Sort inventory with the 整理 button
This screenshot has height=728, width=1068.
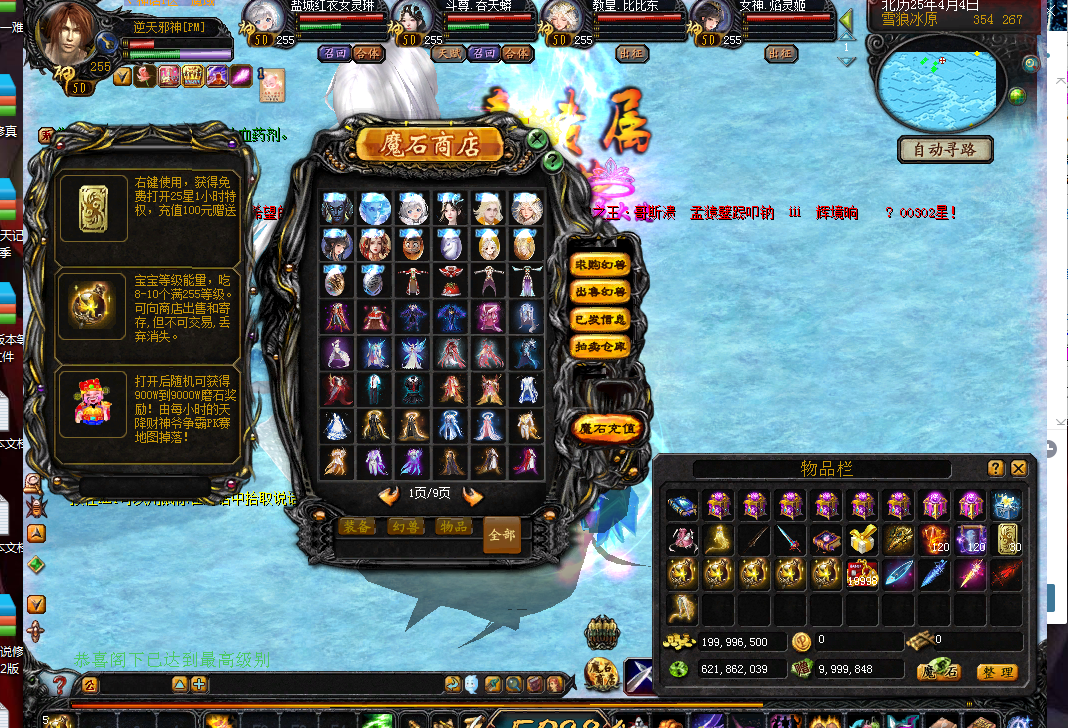(x=997, y=672)
